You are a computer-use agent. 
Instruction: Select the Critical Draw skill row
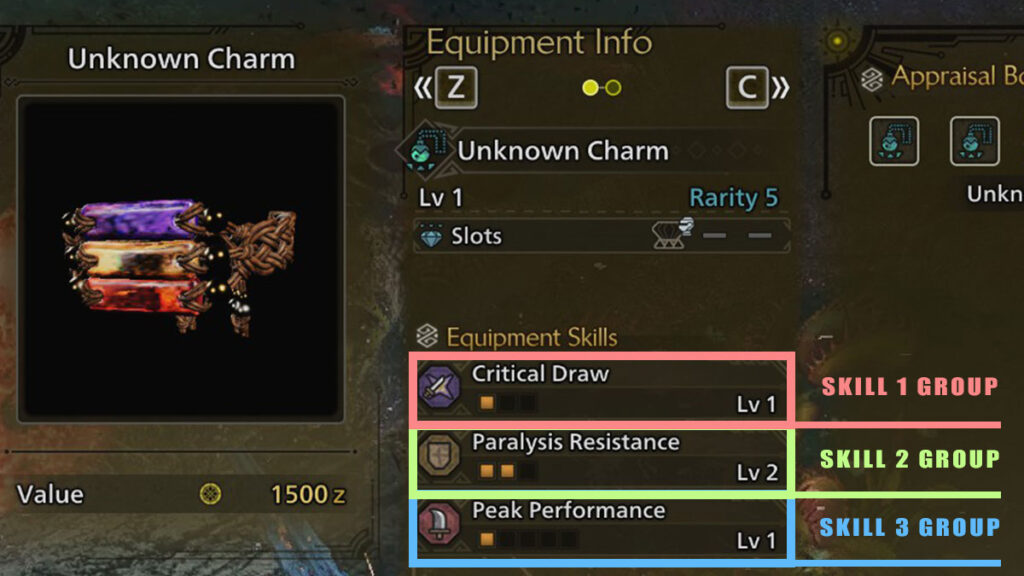point(602,388)
